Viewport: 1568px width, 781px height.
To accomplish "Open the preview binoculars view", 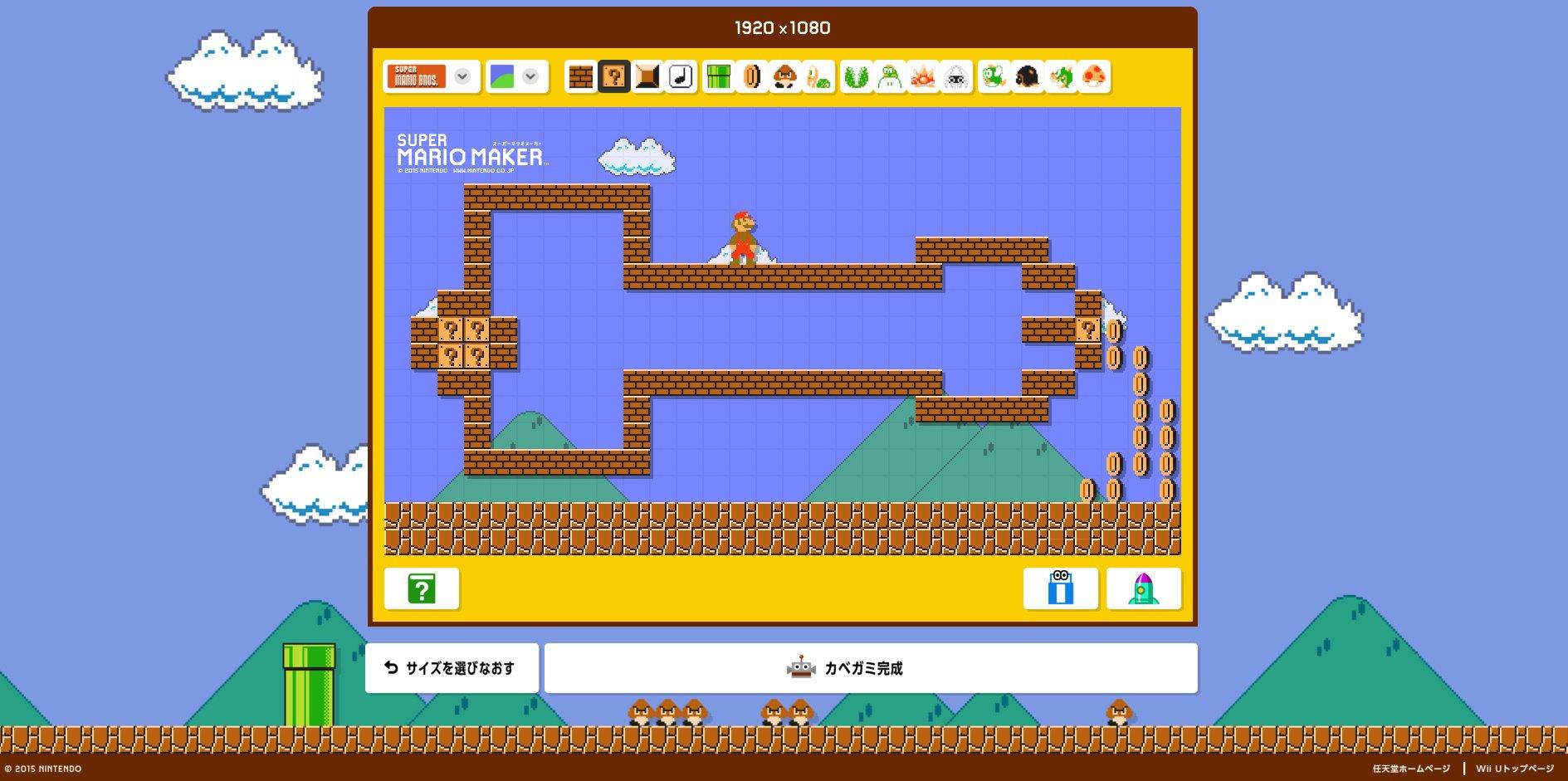I will point(1060,588).
